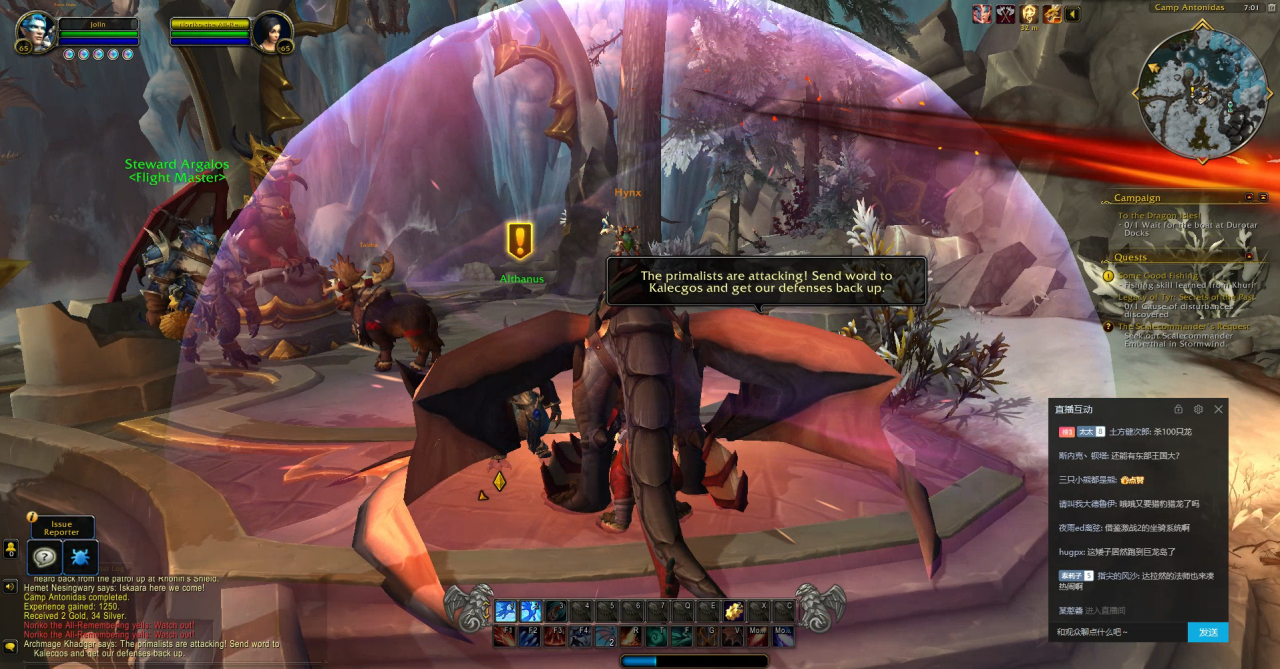Viewport: 1280px width, 669px height.
Task: Click the blue send button in stream chat
Action: [x=1207, y=632]
